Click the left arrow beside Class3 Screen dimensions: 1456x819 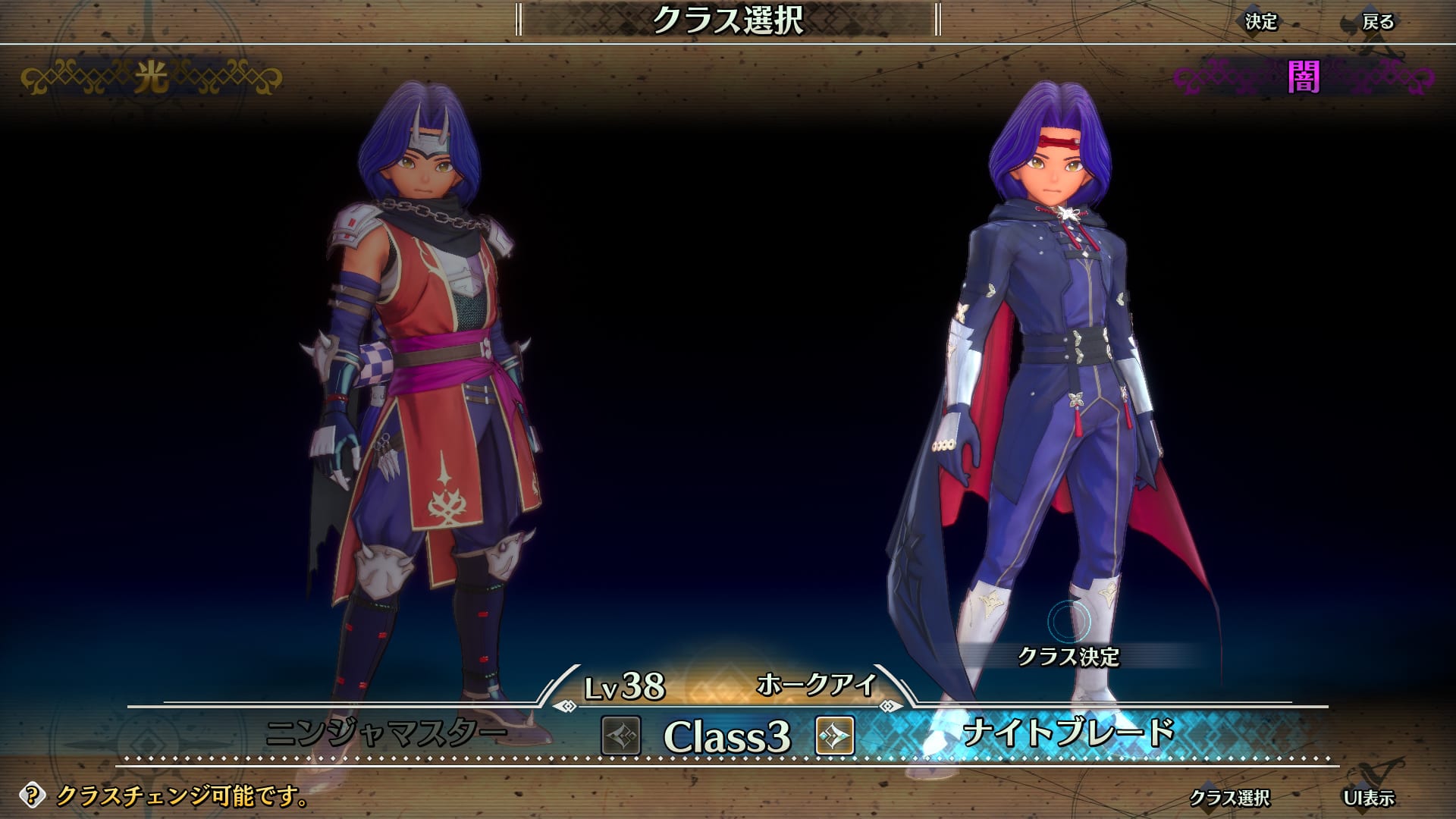(621, 736)
